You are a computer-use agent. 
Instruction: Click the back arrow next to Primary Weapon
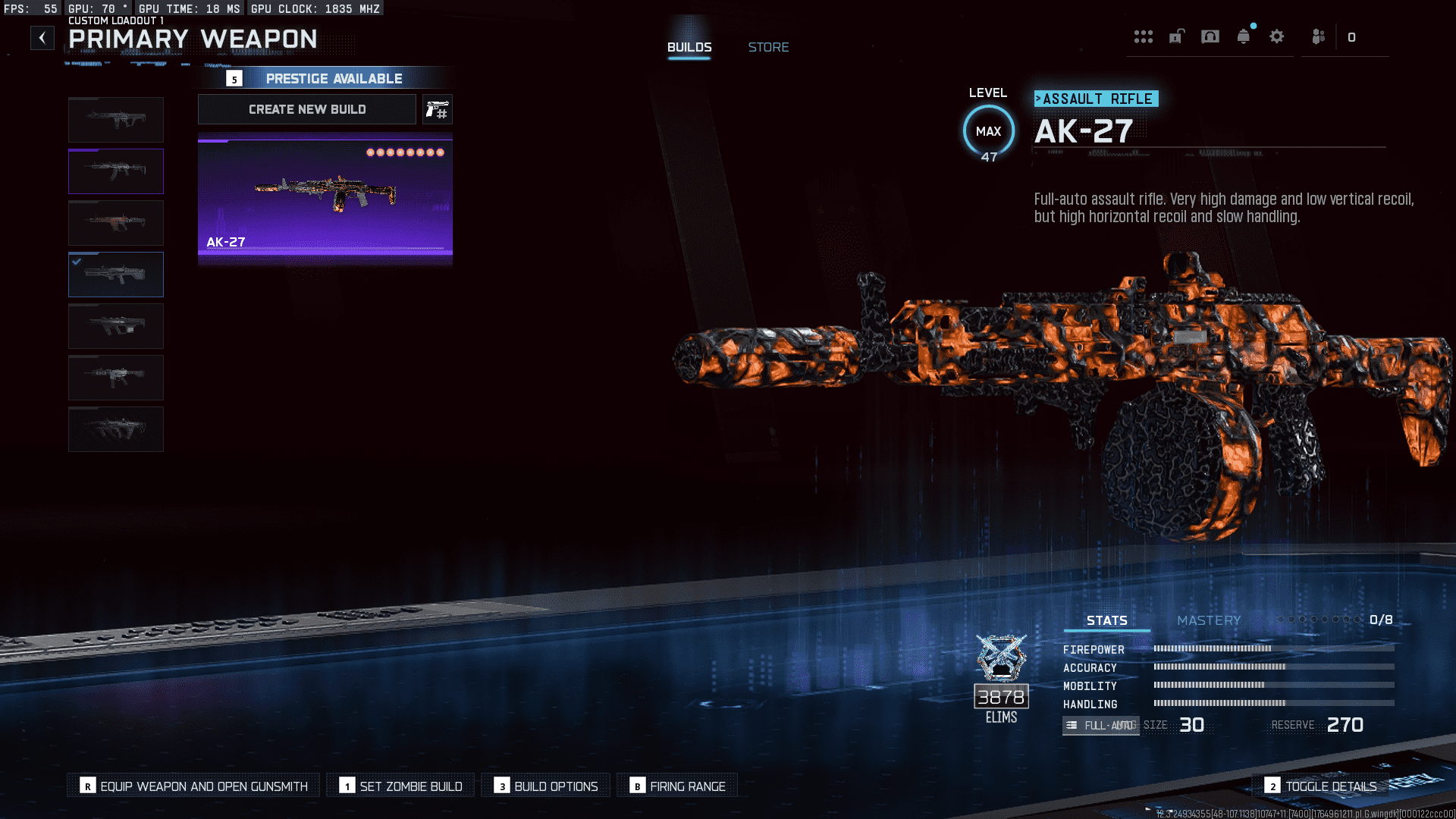42,37
